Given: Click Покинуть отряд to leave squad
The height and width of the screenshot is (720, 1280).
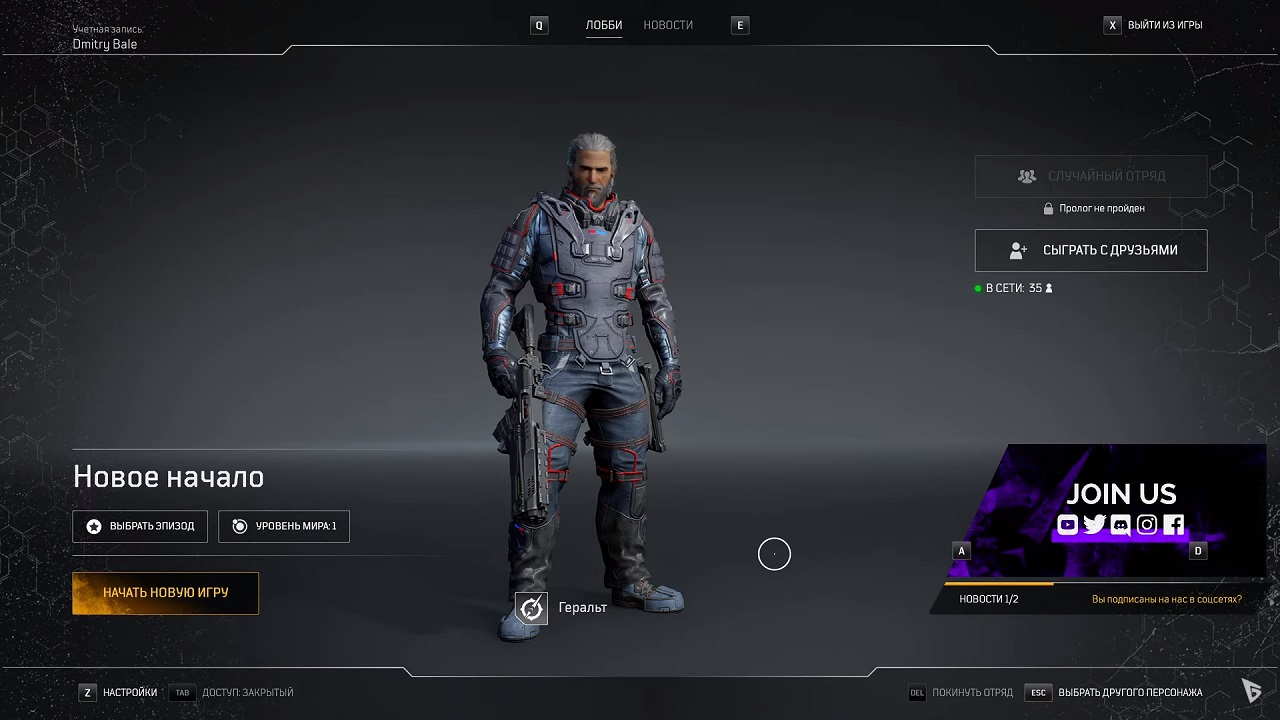Looking at the screenshot, I should (x=971, y=692).
